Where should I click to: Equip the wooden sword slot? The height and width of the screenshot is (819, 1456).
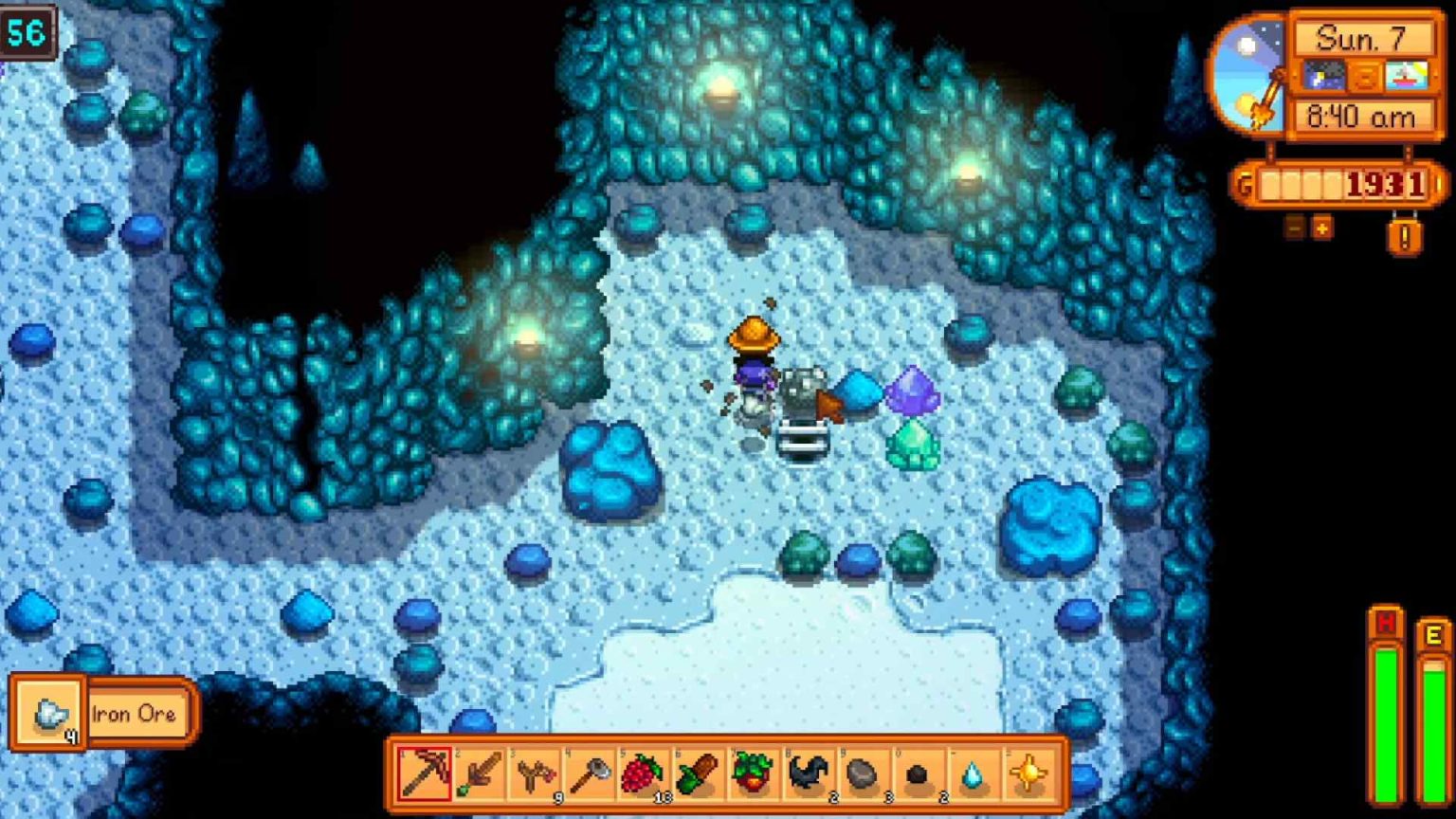[479, 773]
